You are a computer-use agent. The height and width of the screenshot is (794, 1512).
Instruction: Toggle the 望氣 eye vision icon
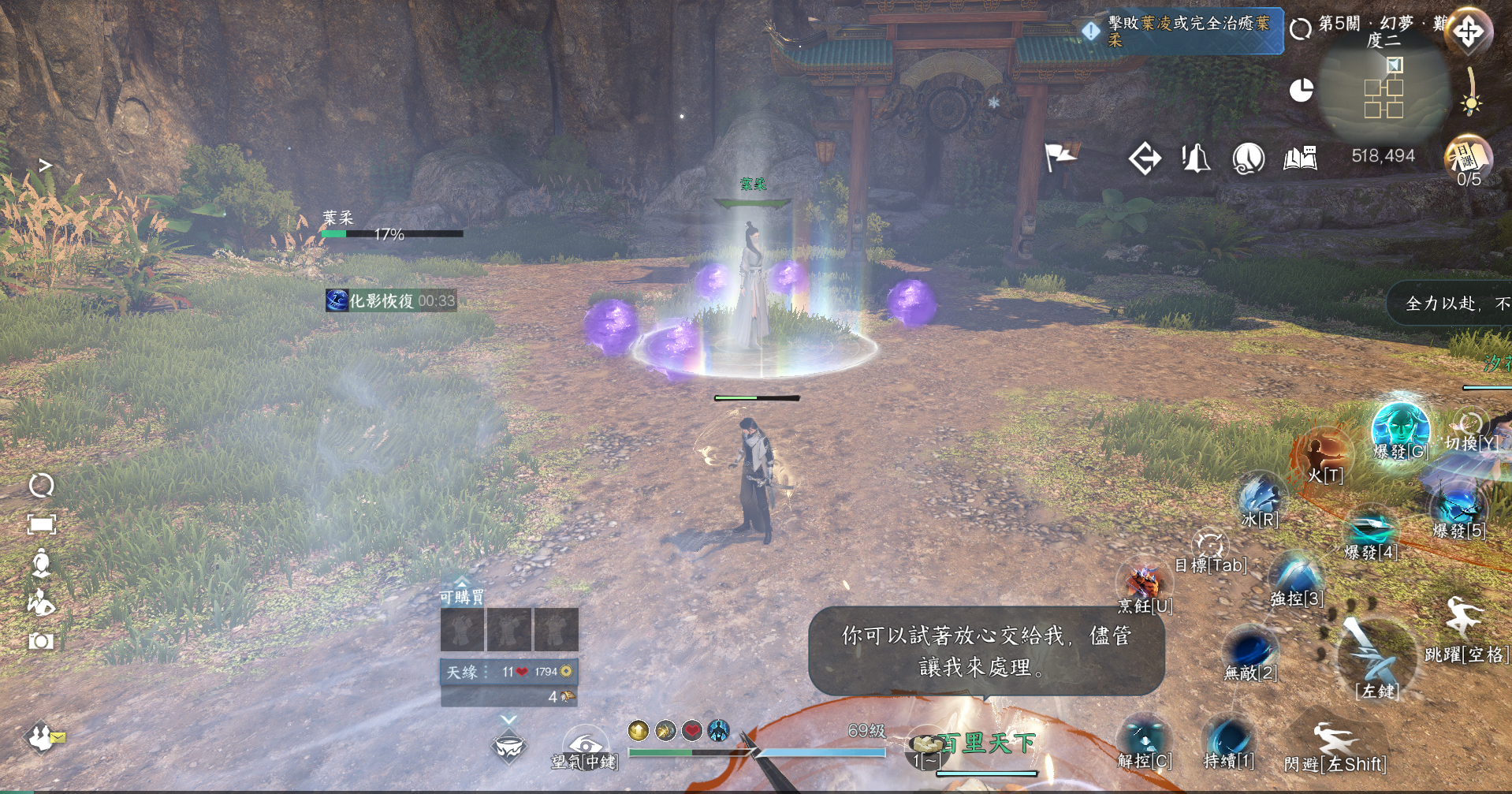[x=584, y=744]
